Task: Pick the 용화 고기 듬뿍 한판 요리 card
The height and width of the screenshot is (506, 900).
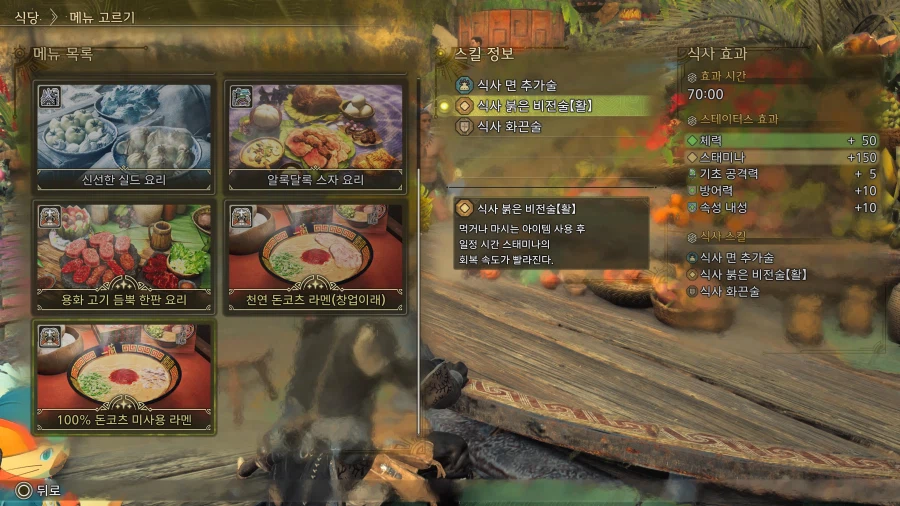Action: 125,256
